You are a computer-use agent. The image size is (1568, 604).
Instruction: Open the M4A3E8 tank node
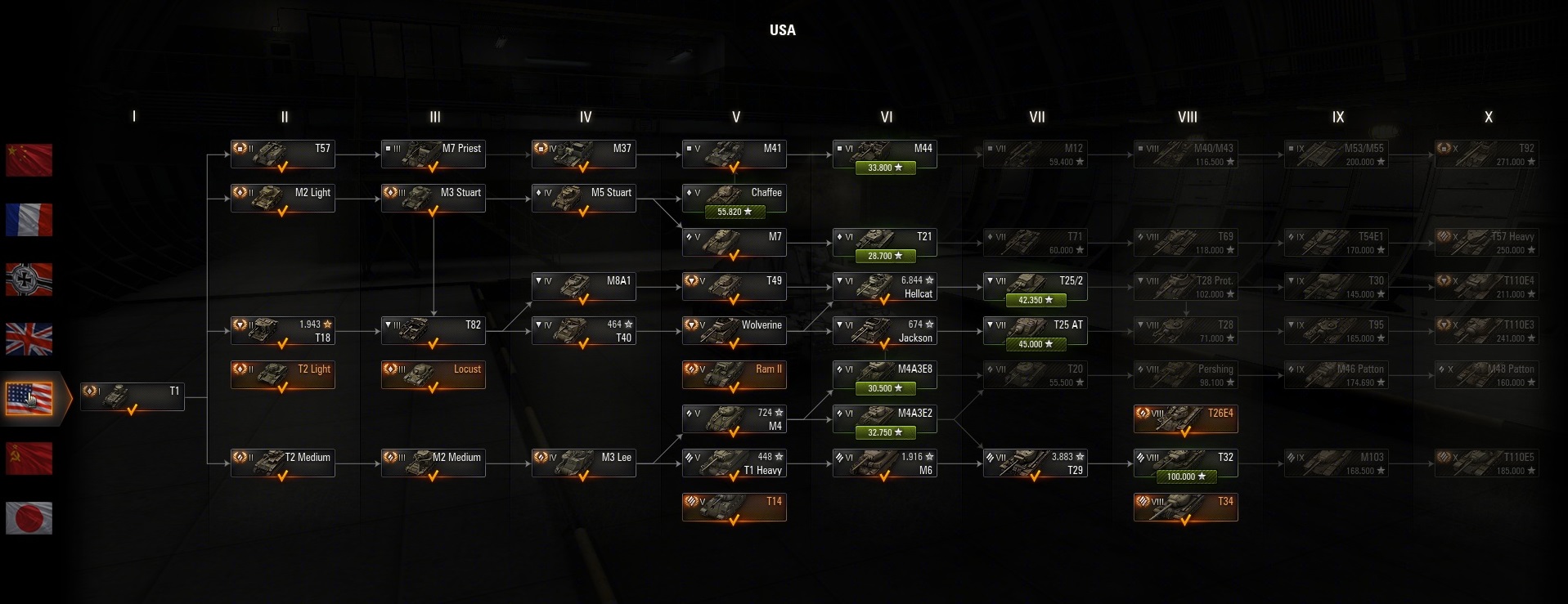pos(885,375)
